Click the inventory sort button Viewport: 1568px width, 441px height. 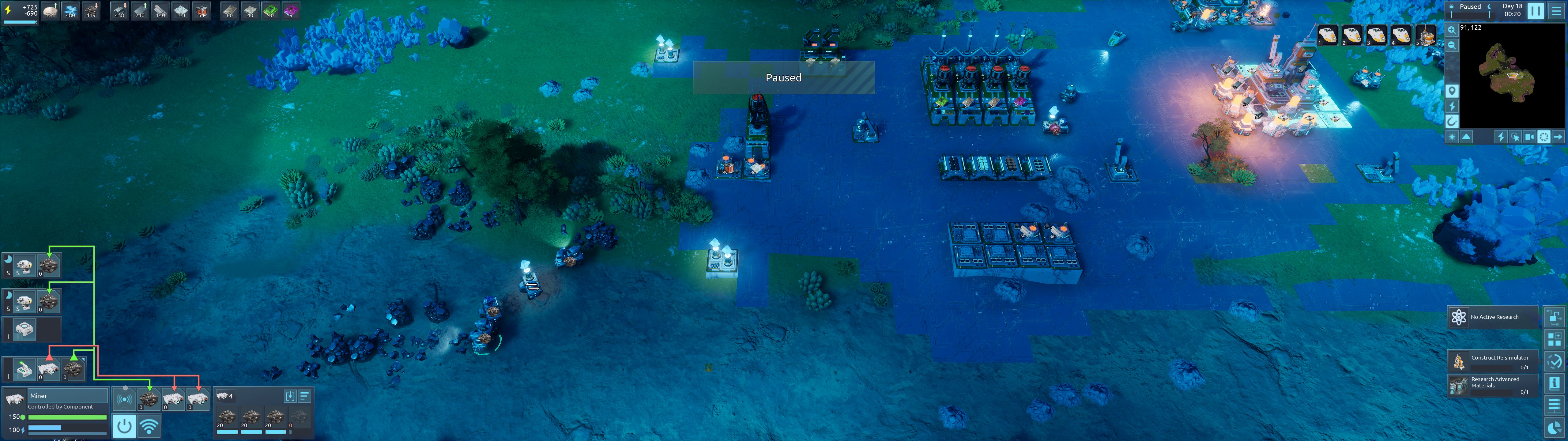click(304, 396)
